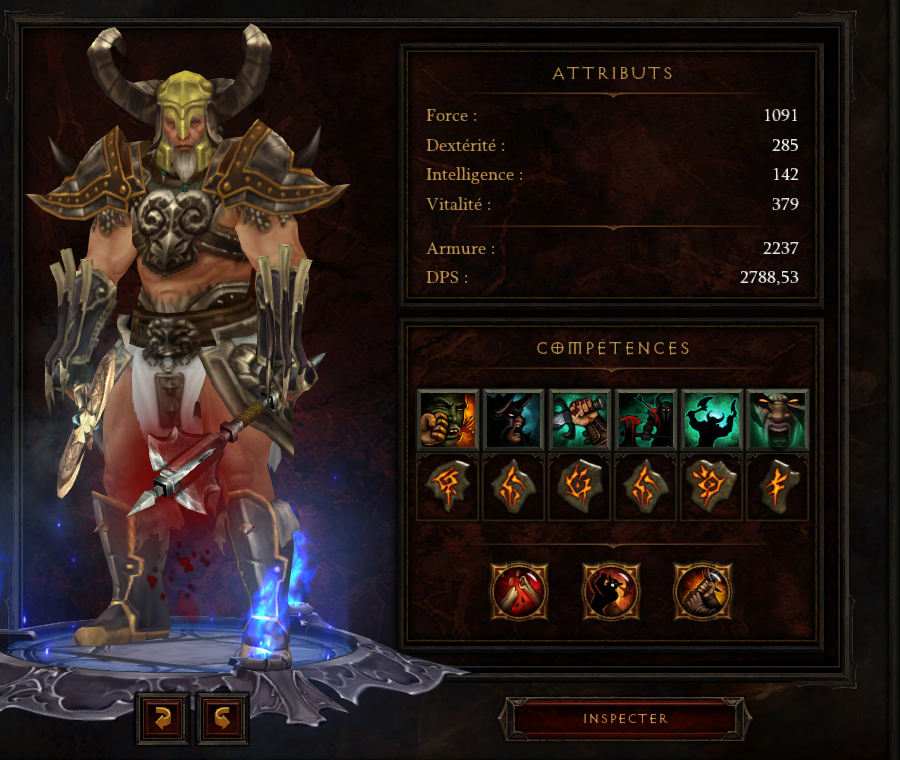Rotate the barbarian model to the left
900x760 pixels.
pyautogui.click(x=162, y=717)
